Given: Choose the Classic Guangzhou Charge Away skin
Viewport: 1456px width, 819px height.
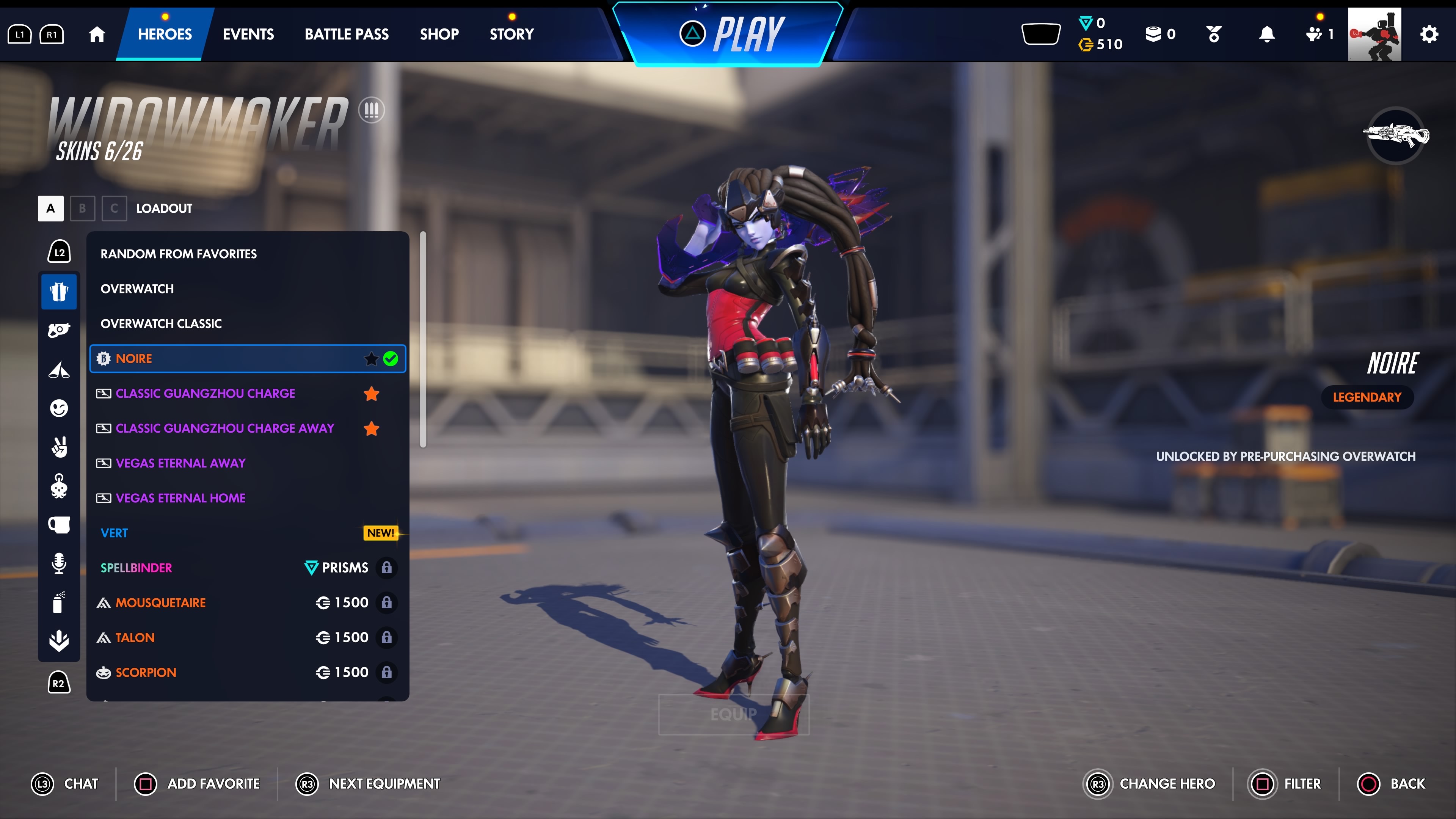Looking at the screenshot, I should click(225, 428).
